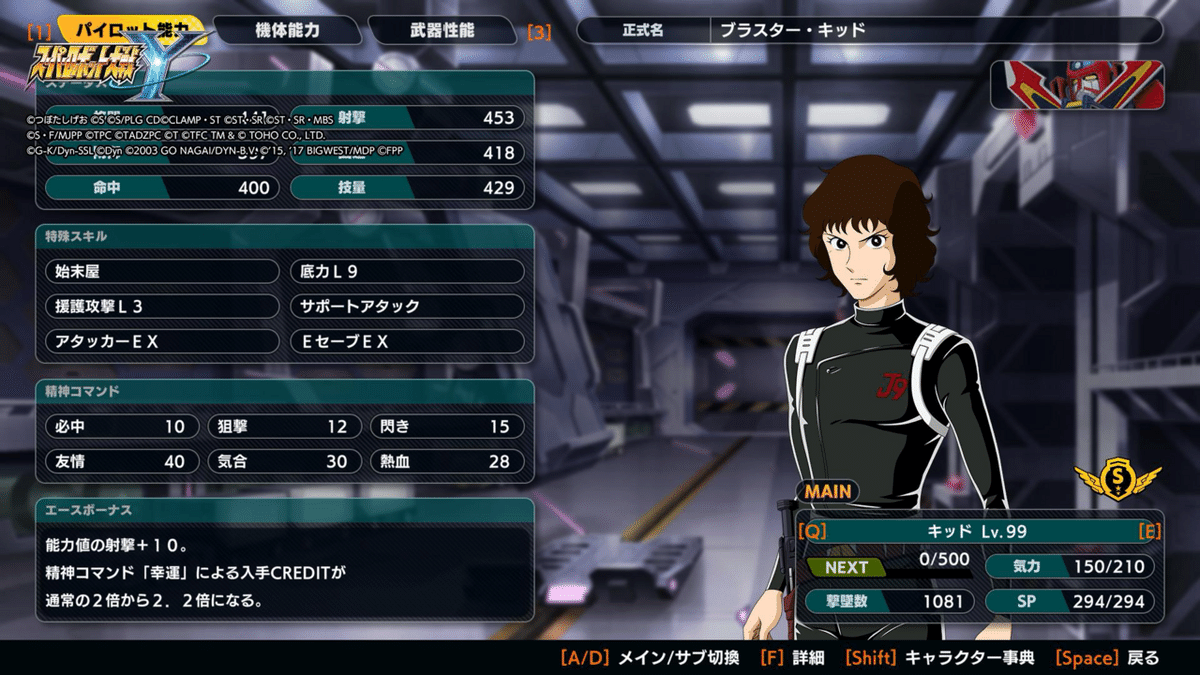Select the 必中 spirit command
Image resolution: width=1200 pixels, height=675 pixels.
coord(119,426)
